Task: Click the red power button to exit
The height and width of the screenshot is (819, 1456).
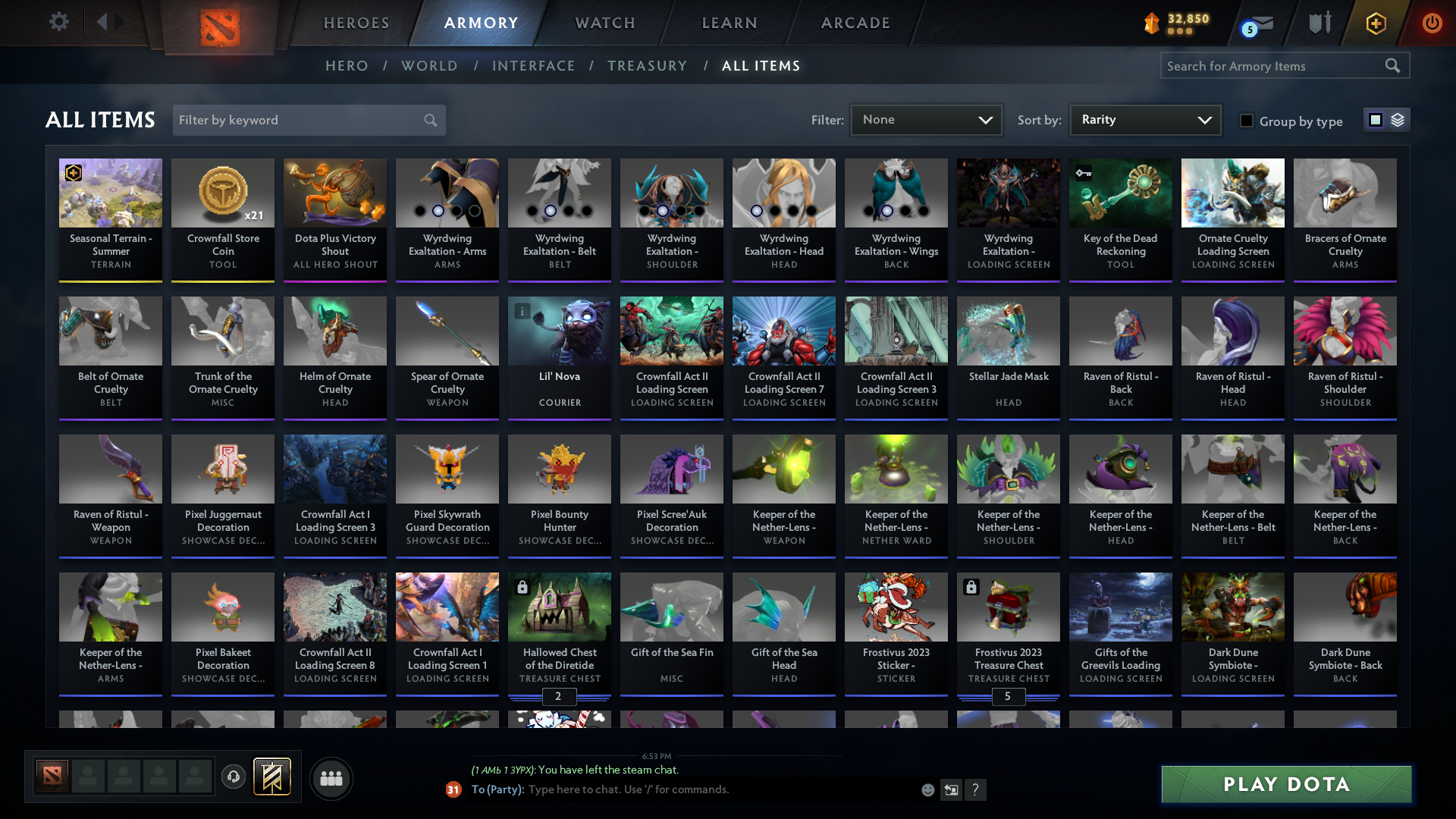Action: 1432,24
